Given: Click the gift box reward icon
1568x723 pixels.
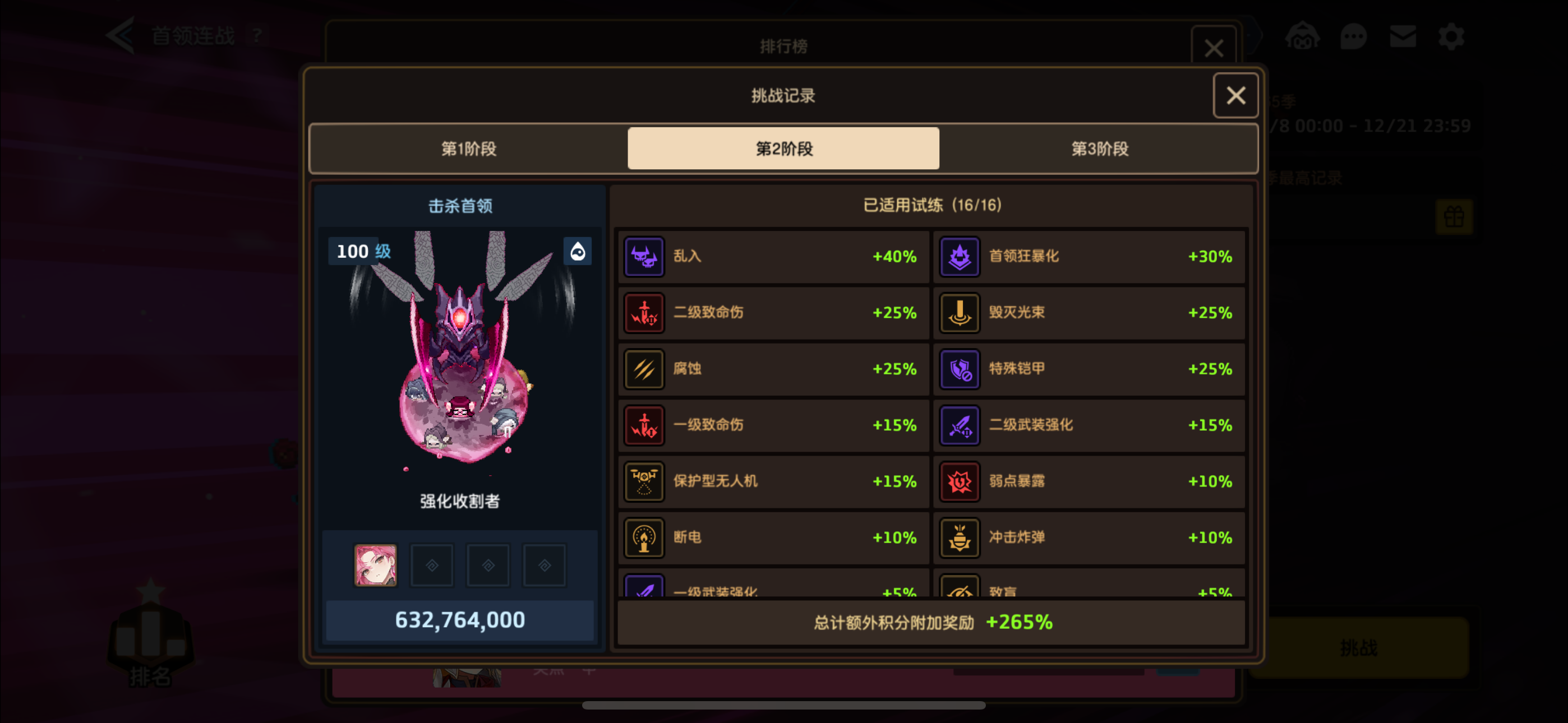Looking at the screenshot, I should (1454, 217).
